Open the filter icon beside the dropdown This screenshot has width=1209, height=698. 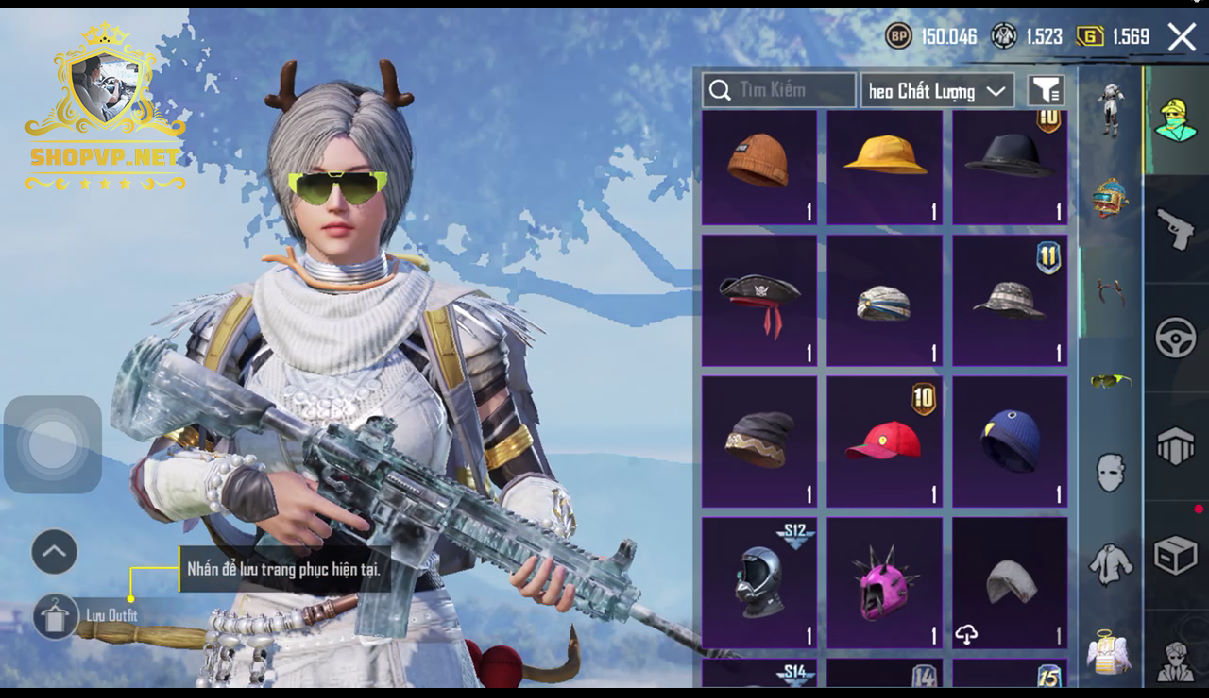pyautogui.click(x=1046, y=91)
